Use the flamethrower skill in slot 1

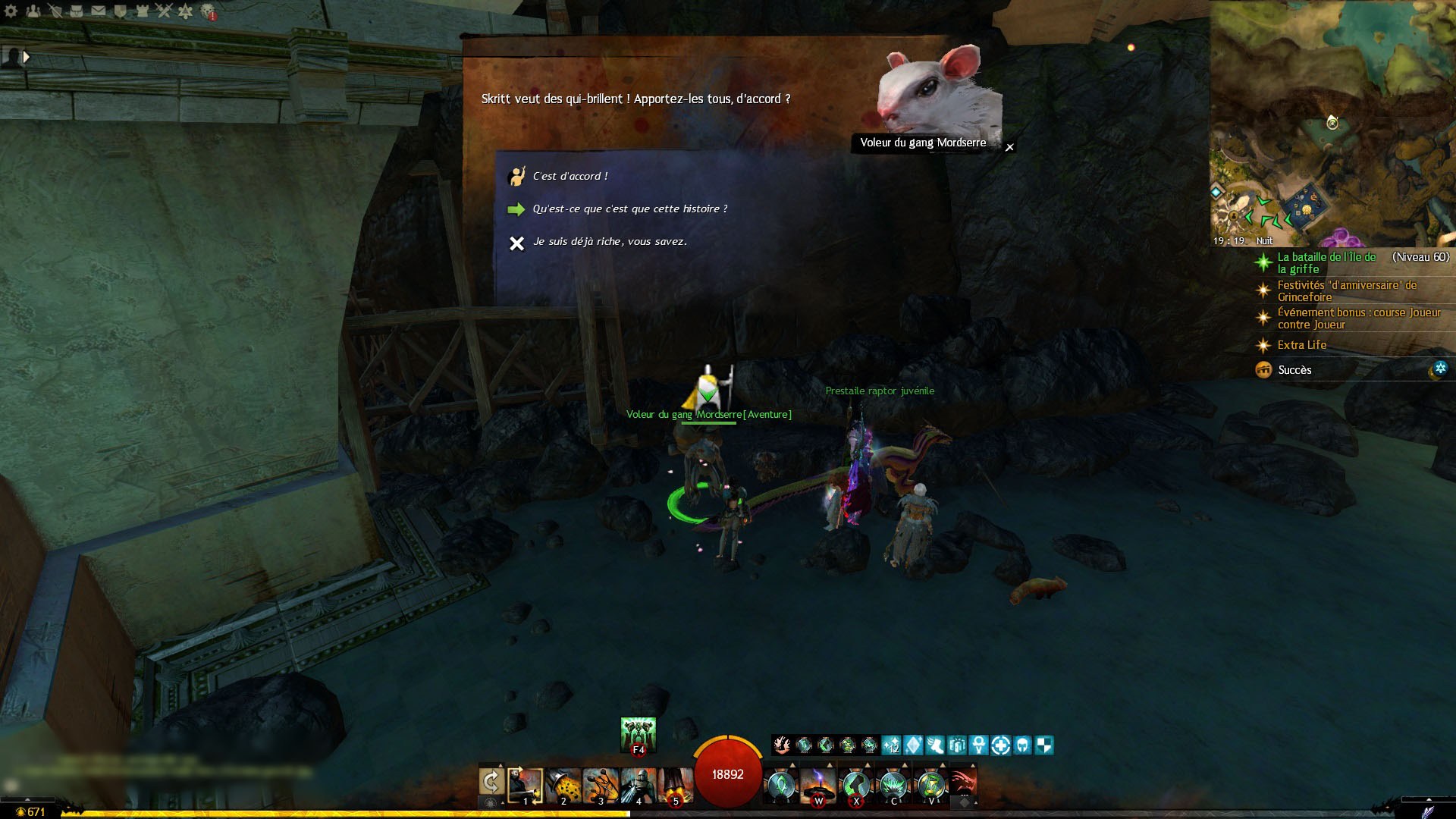point(526,786)
